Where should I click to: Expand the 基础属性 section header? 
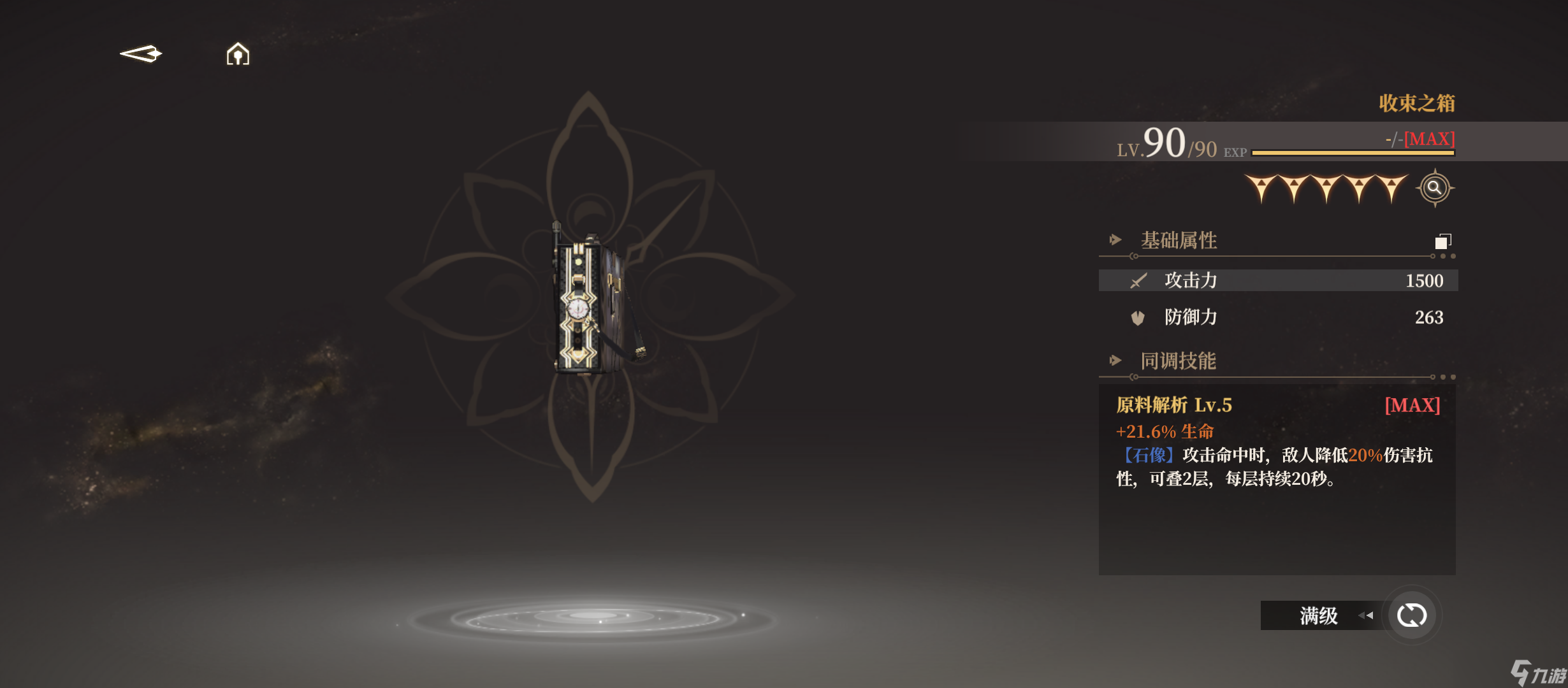(1179, 241)
